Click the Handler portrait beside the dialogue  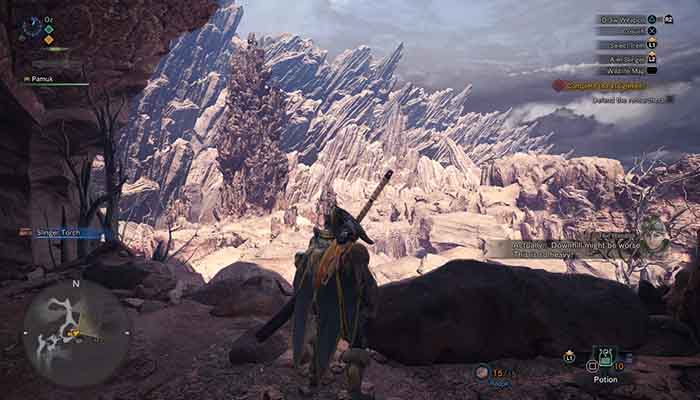[x=653, y=238]
